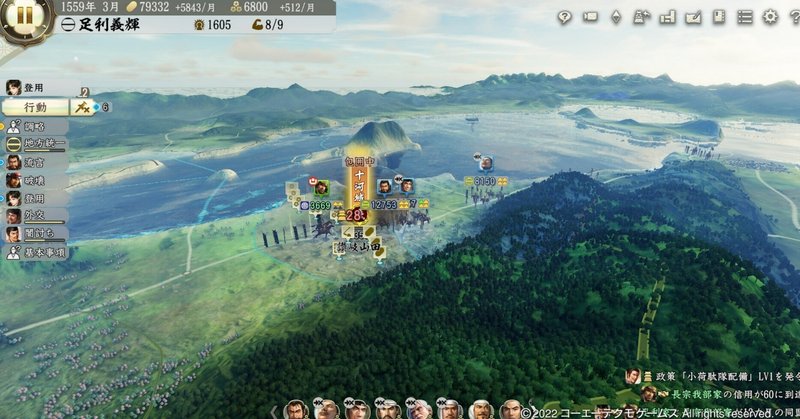Open the speech bubble message icon
Viewport: 800px width, 419px height.
(x=564, y=16)
